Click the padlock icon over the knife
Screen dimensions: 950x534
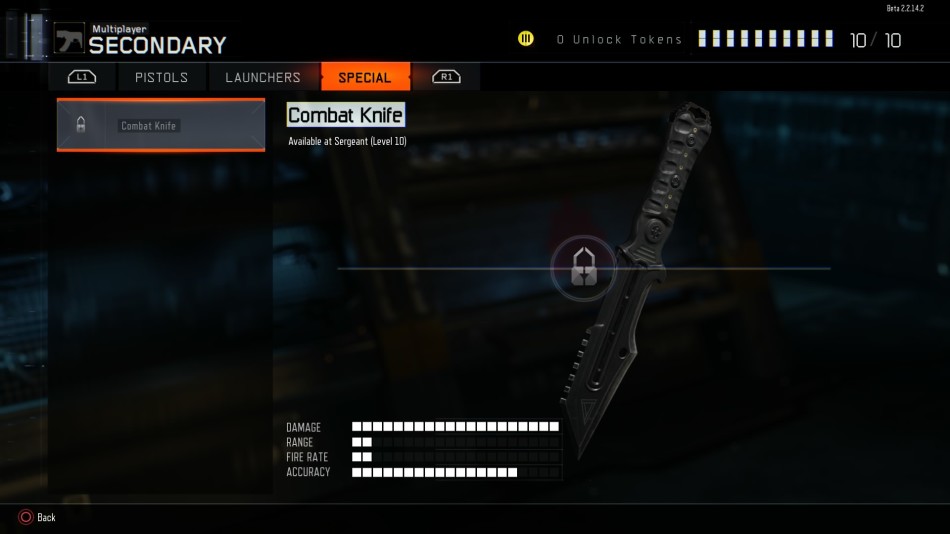point(584,268)
